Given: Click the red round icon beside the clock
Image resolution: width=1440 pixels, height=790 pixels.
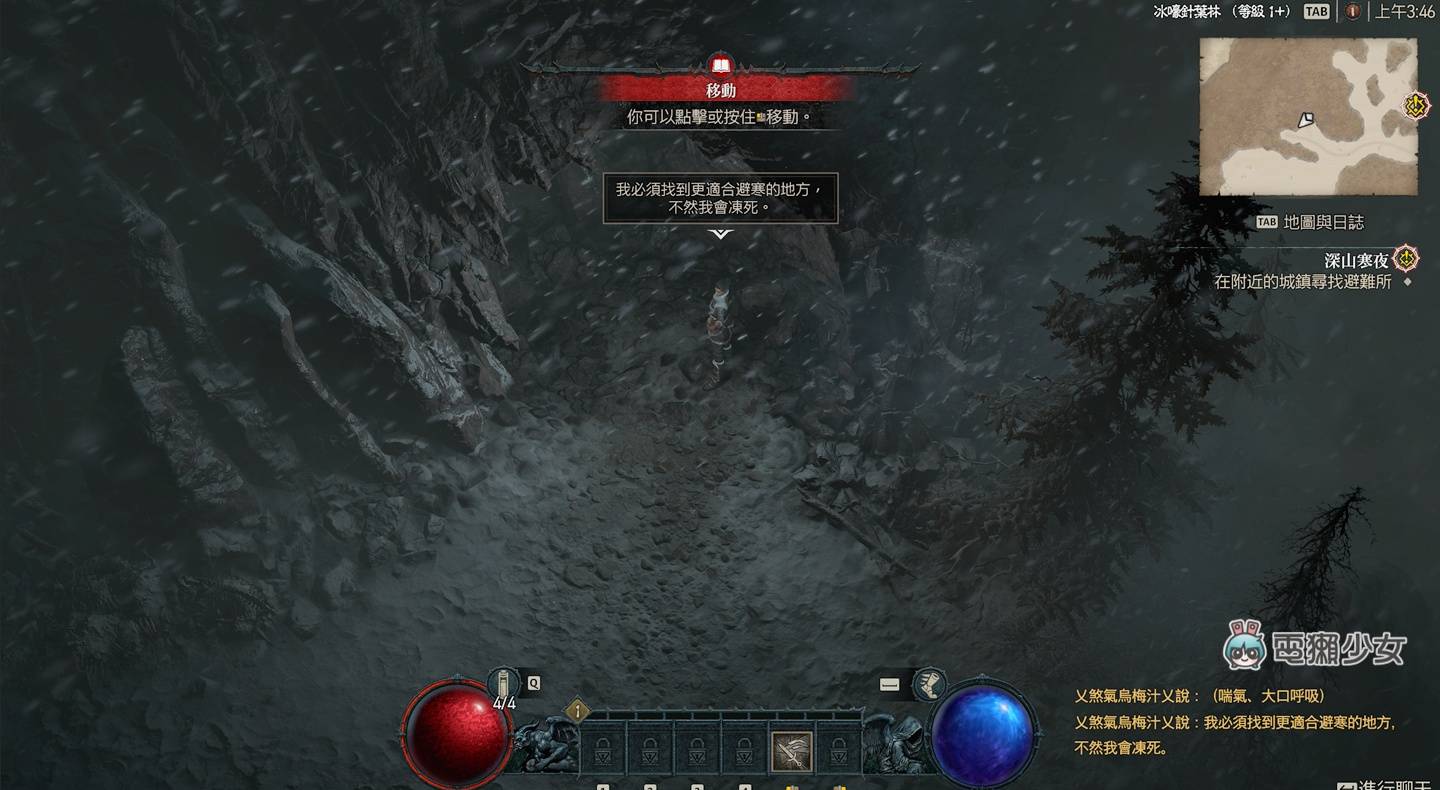Looking at the screenshot, I should click(1352, 12).
